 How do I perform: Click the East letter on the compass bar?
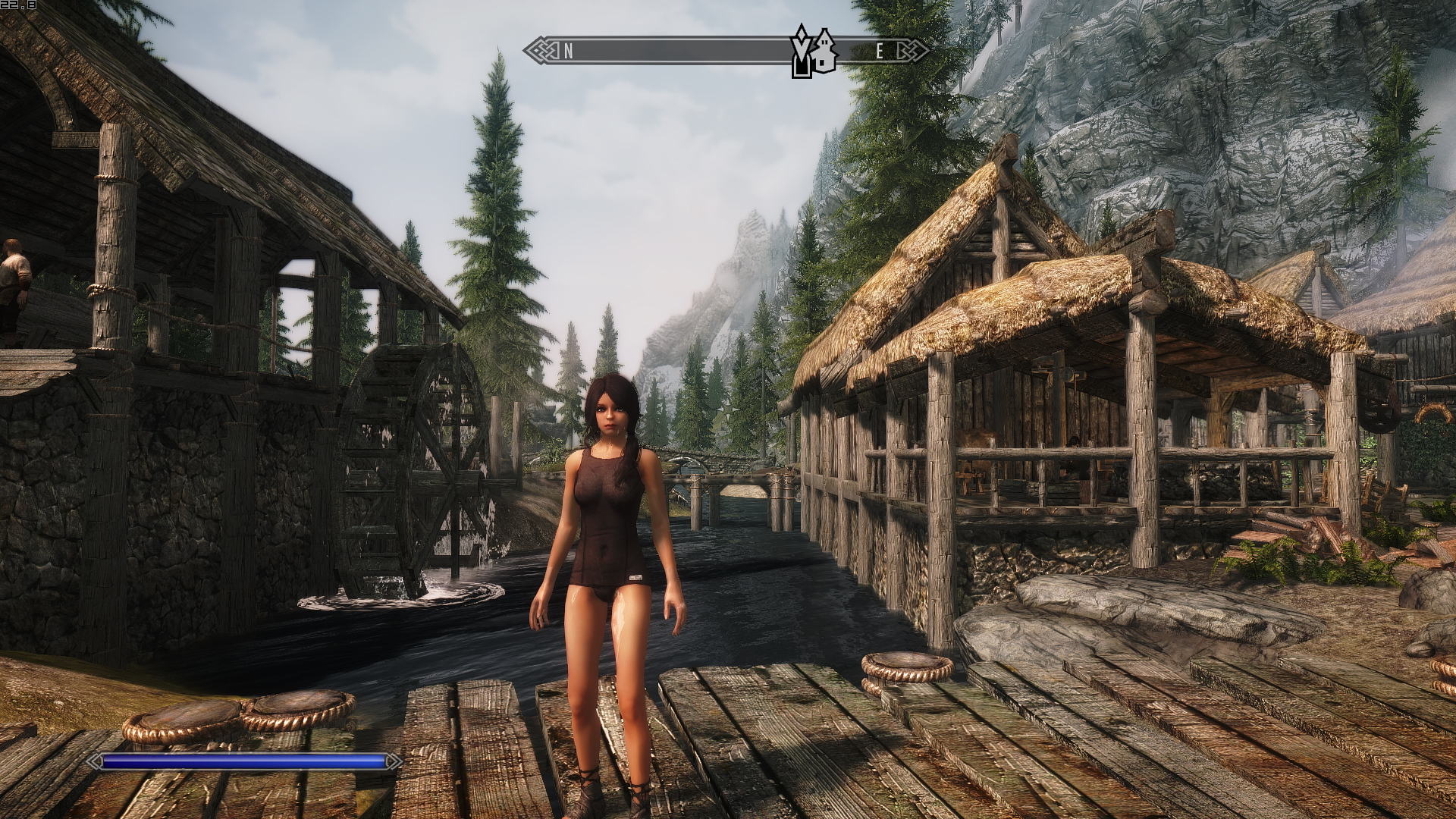coord(880,52)
